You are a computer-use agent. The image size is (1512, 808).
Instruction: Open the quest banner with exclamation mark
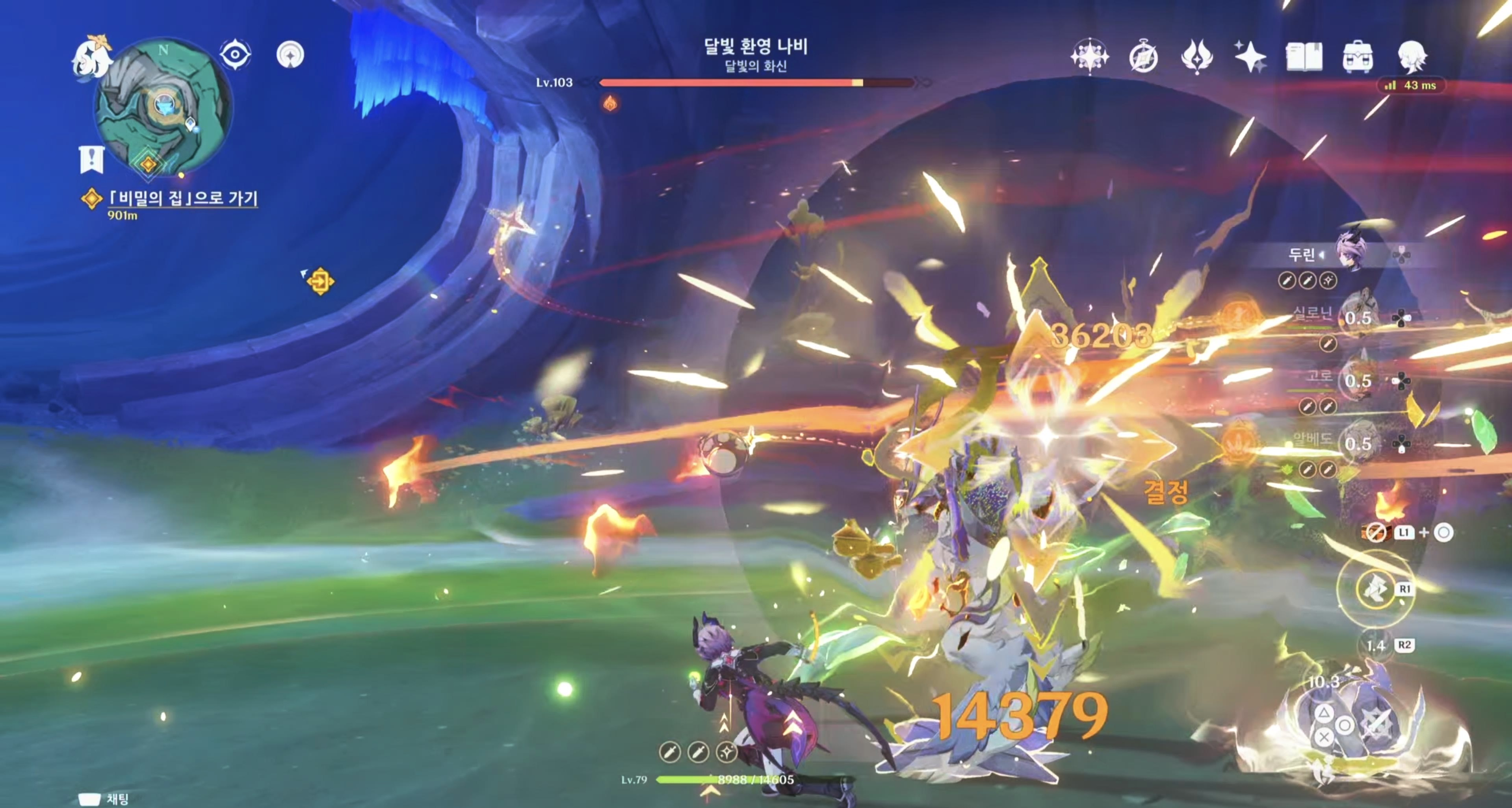pyautogui.click(x=91, y=159)
